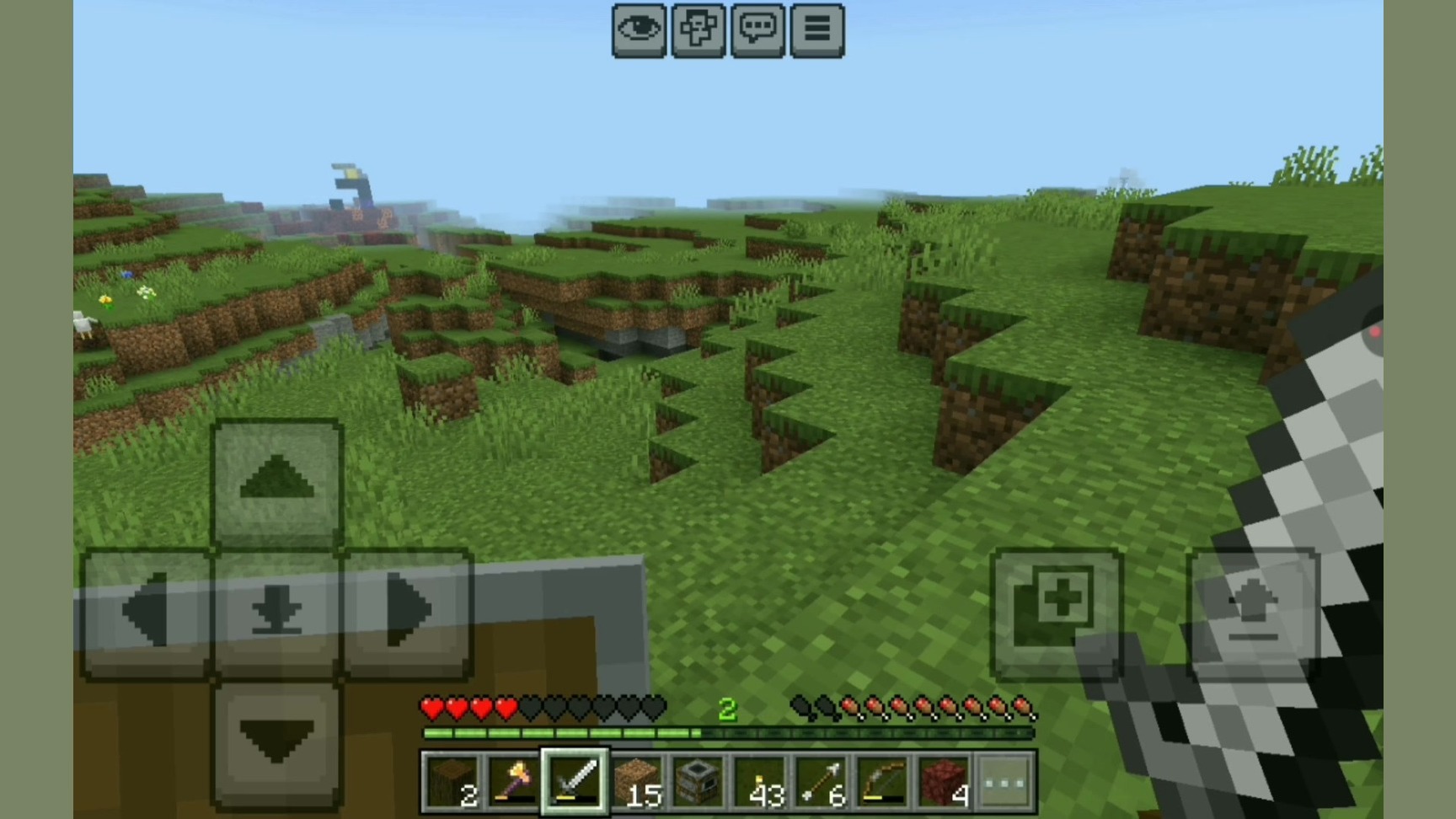
Task: Select the iron sword hotbar slot
Action: (575, 782)
